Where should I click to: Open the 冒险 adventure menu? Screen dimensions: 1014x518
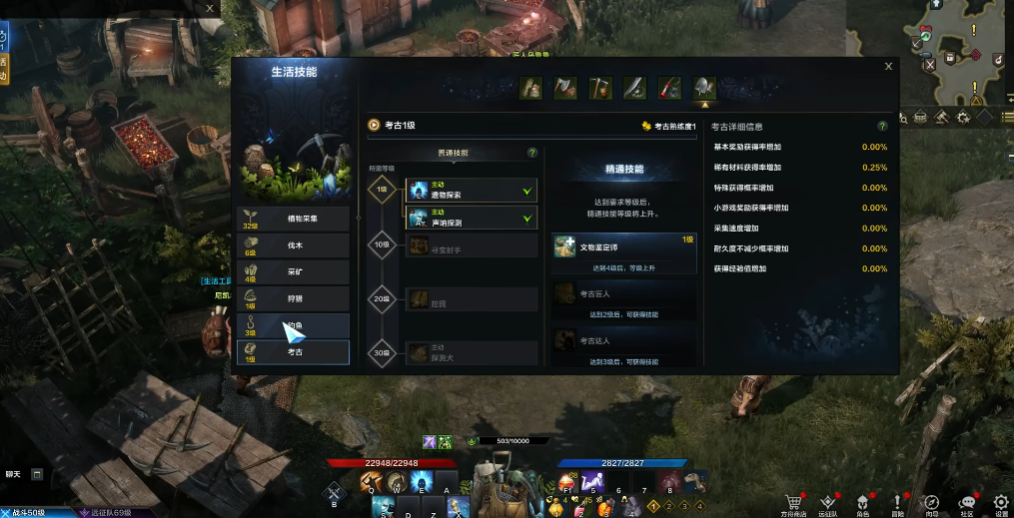point(897,503)
